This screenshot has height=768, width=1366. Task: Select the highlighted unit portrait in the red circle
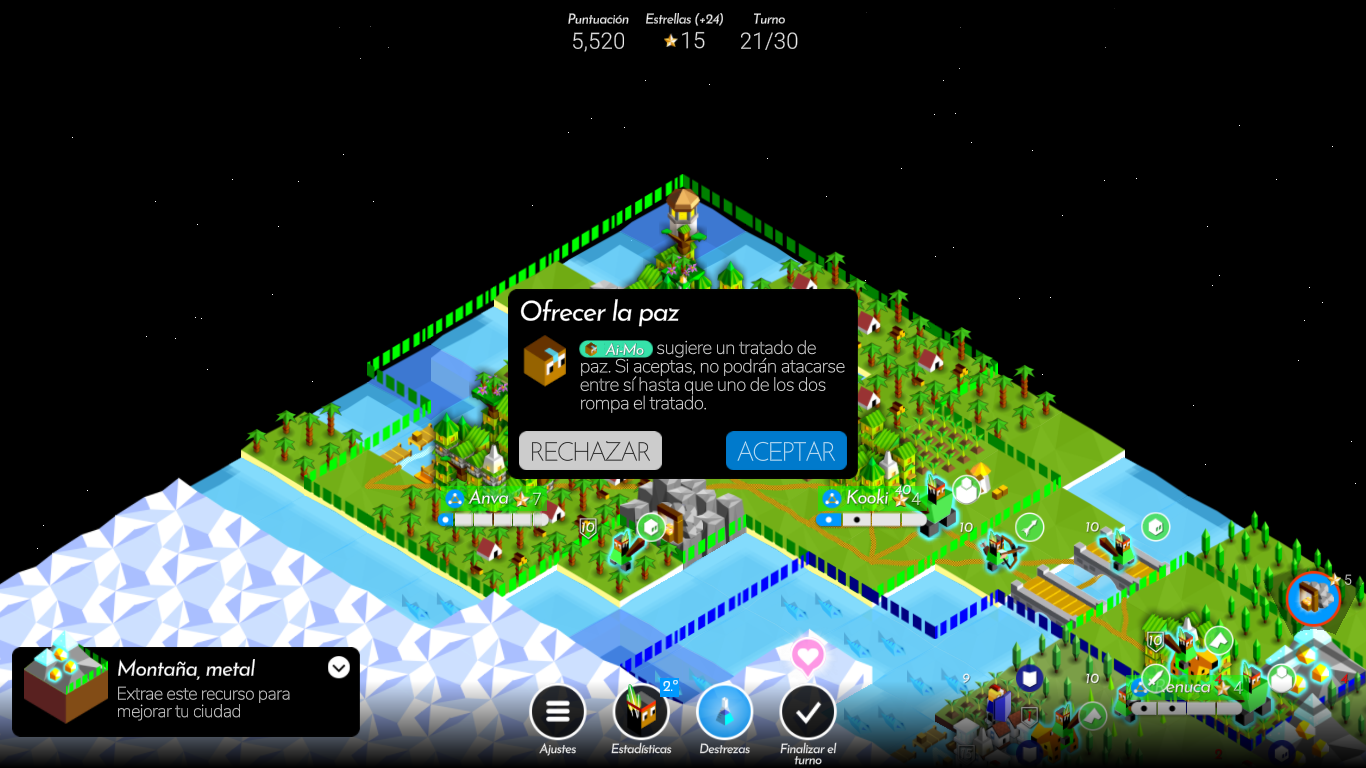pos(1311,597)
